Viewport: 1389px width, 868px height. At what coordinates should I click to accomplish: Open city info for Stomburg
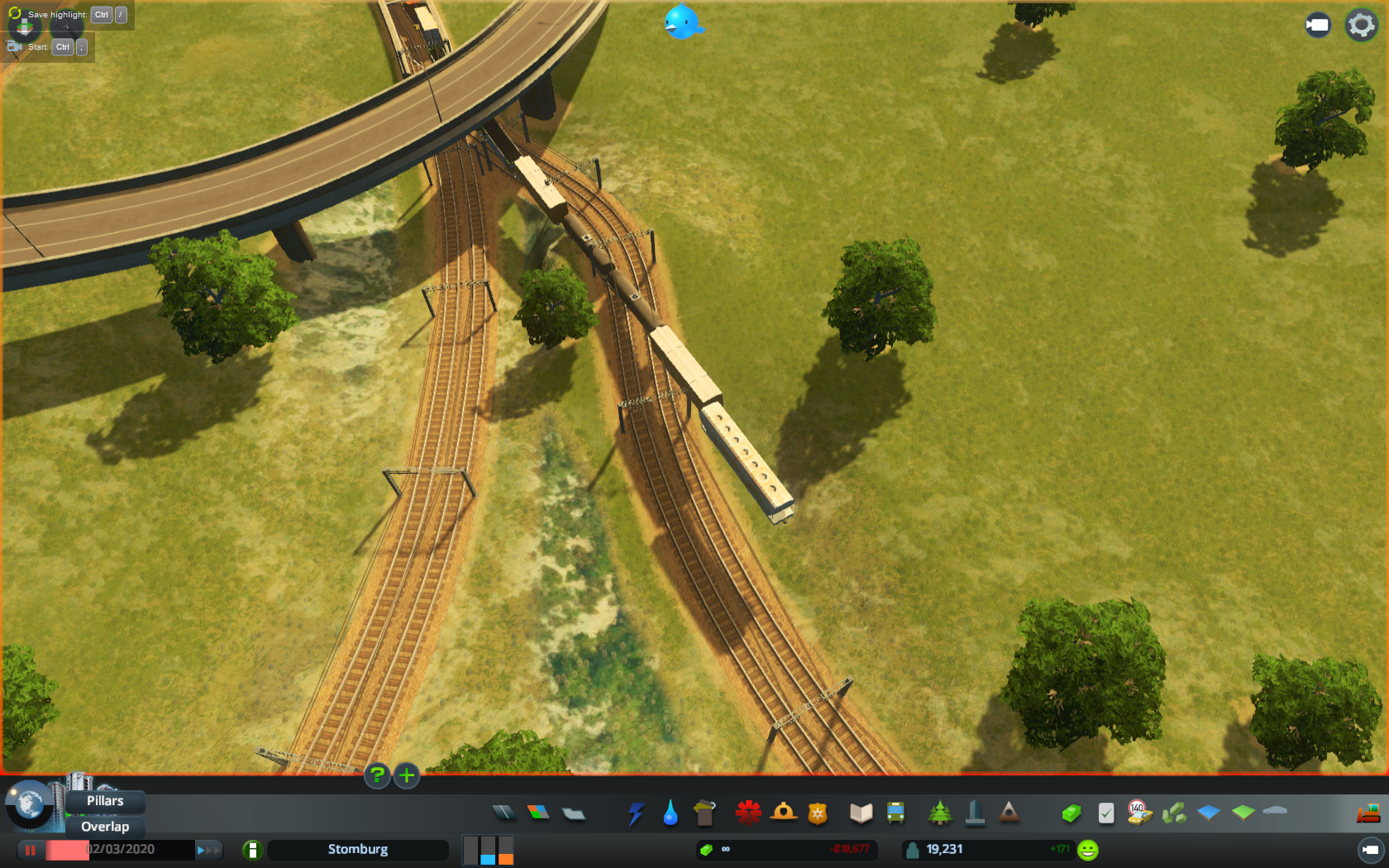pos(357,850)
